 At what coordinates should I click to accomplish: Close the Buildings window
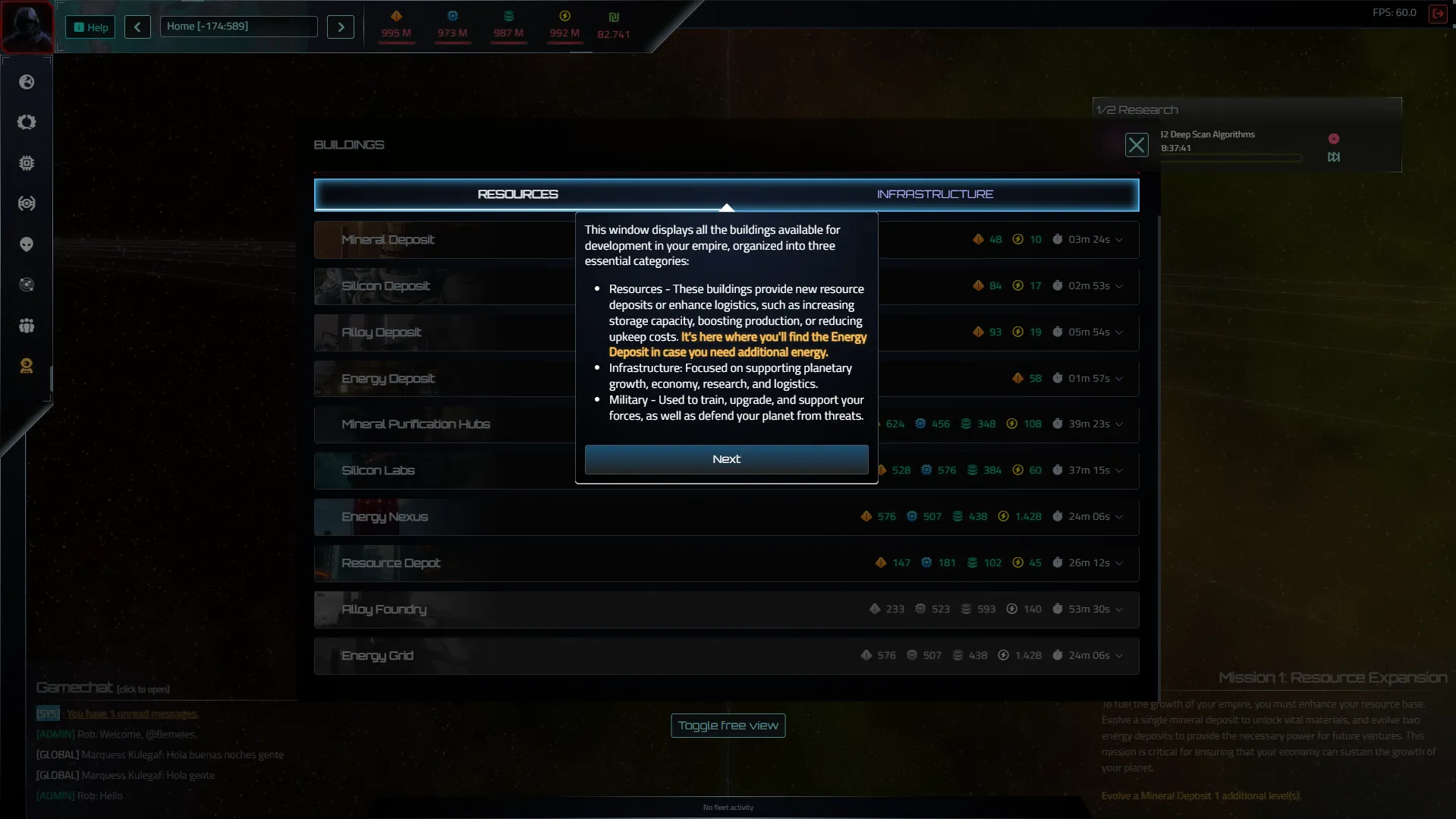[1136, 145]
